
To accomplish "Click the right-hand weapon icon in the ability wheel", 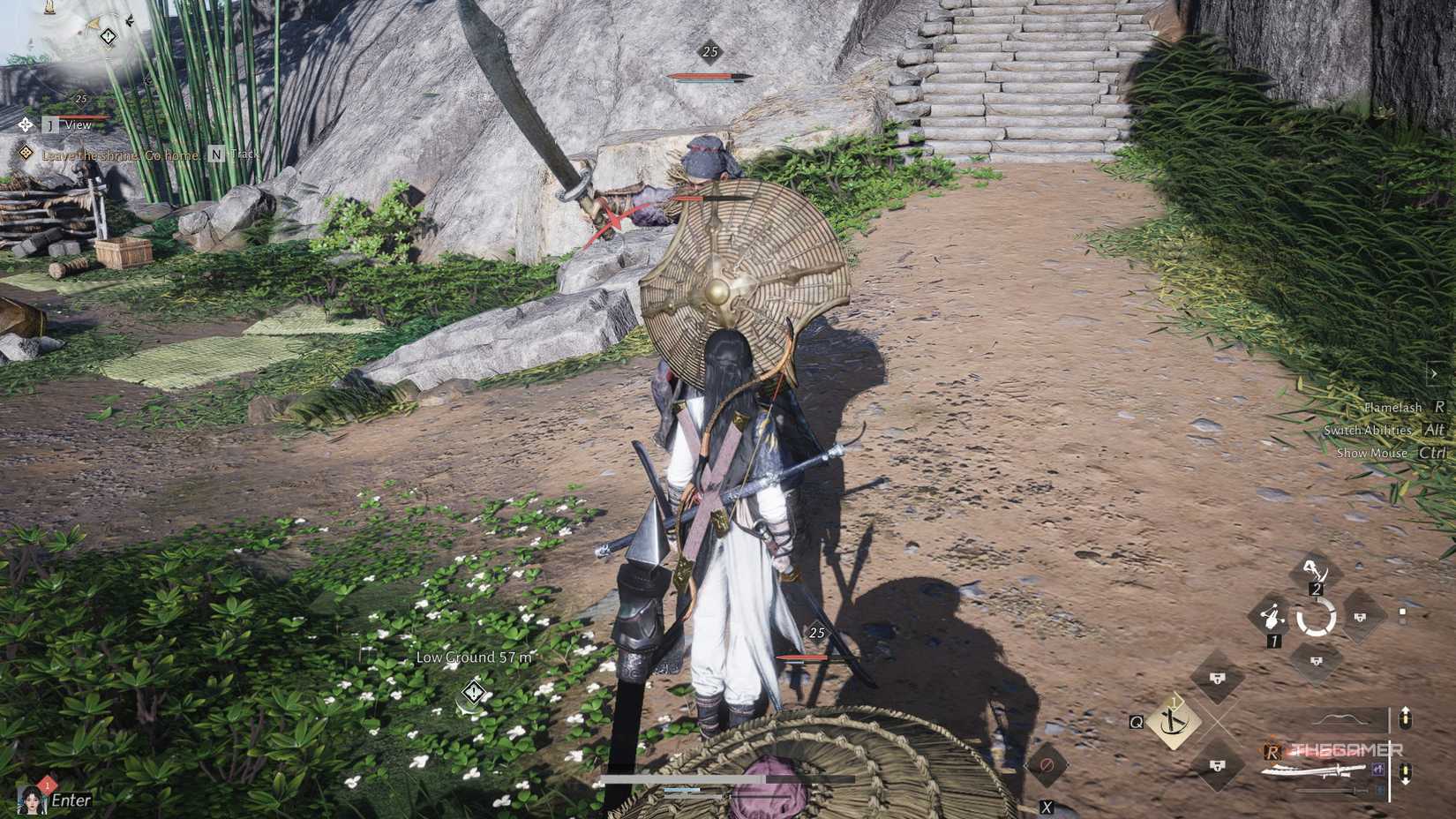I will coord(1362,616).
